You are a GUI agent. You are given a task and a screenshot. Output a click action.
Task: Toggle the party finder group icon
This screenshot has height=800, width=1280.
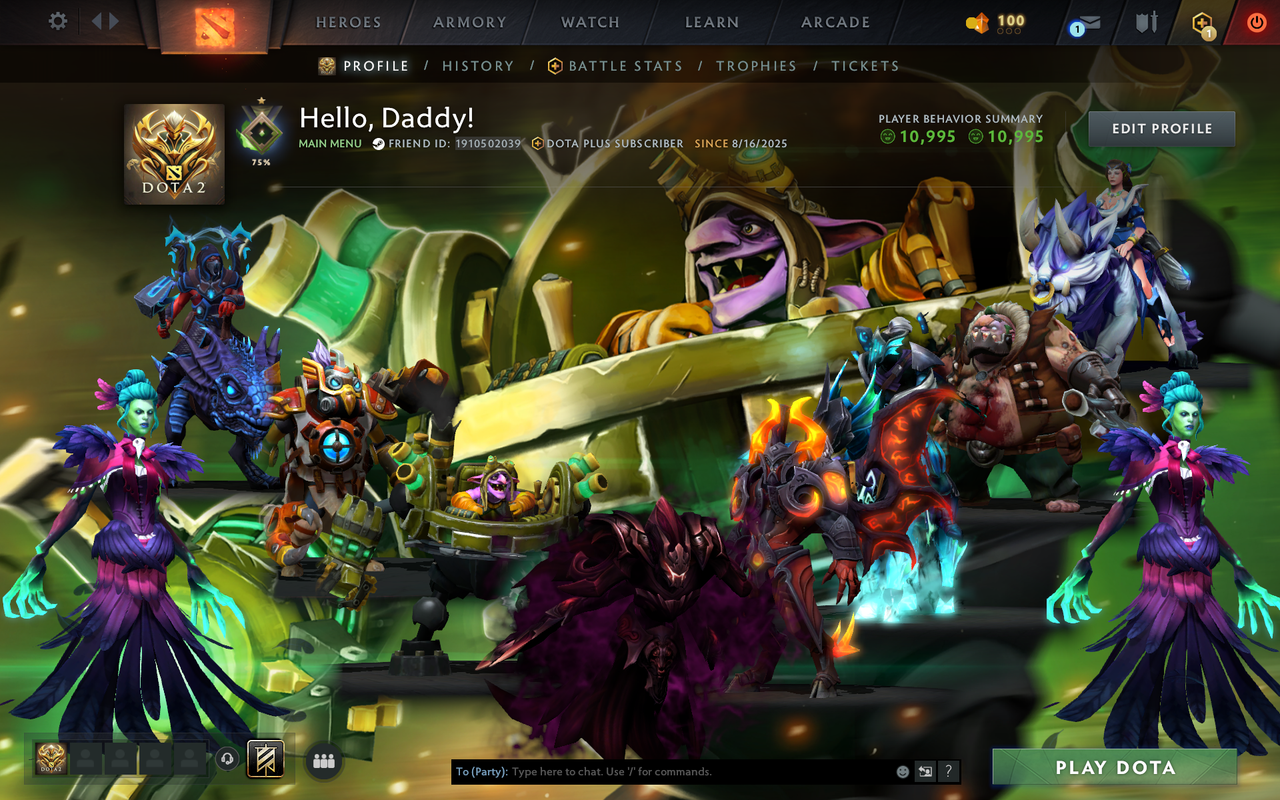click(323, 760)
